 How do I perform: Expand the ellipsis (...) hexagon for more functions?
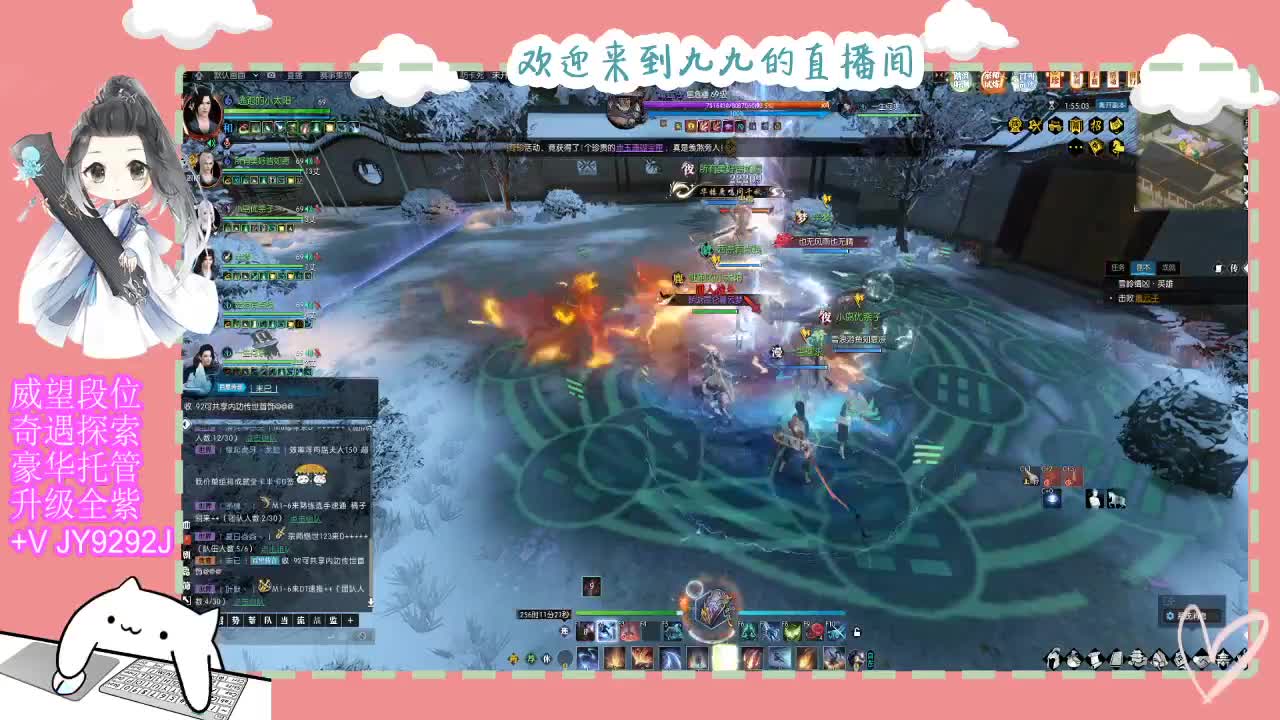(1076, 146)
